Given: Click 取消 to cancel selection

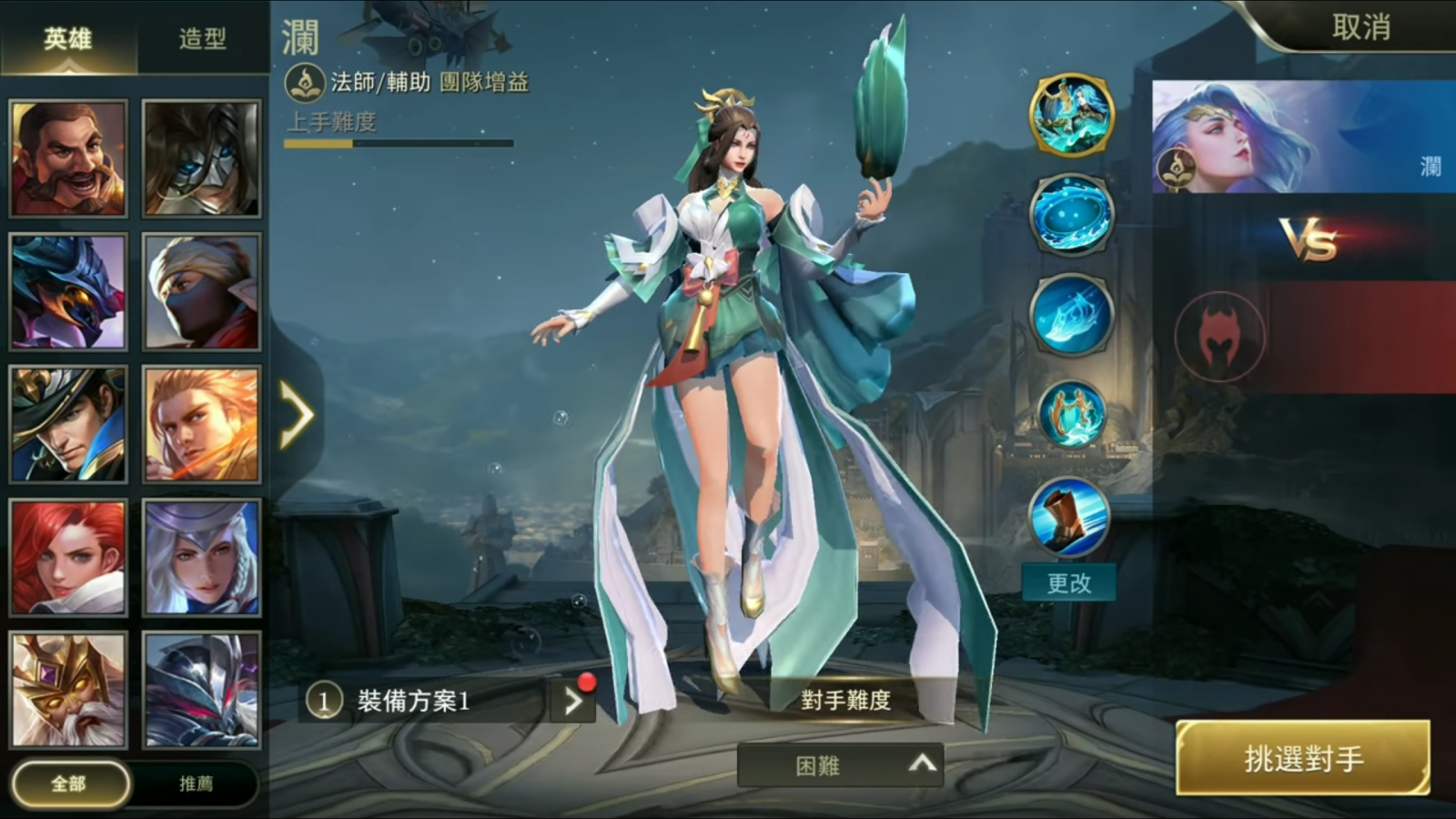Looking at the screenshot, I should (x=1362, y=27).
